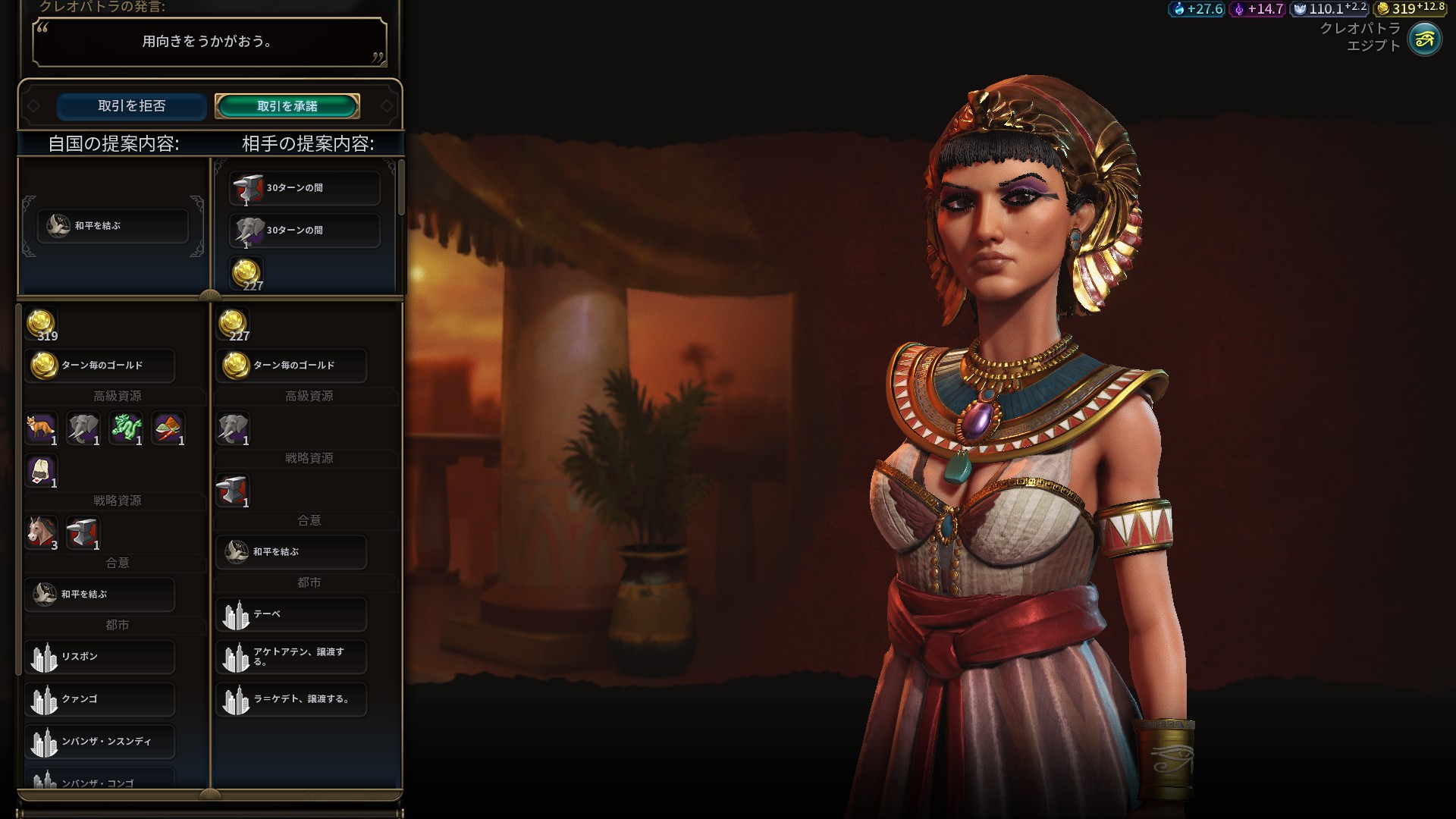Select ンバンザ・ンスンディ city entry
This screenshot has height=819, width=1456.
(x=100, y=742)
